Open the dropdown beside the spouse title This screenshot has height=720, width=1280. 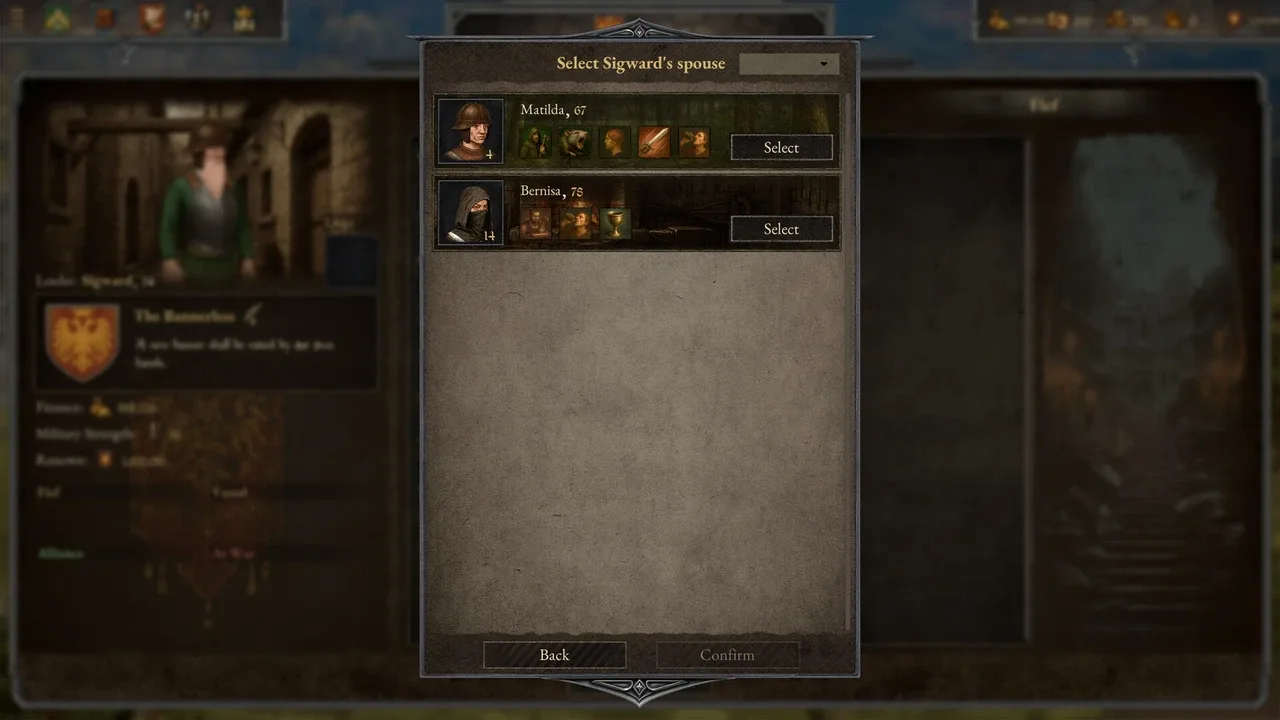pos(788,64)
